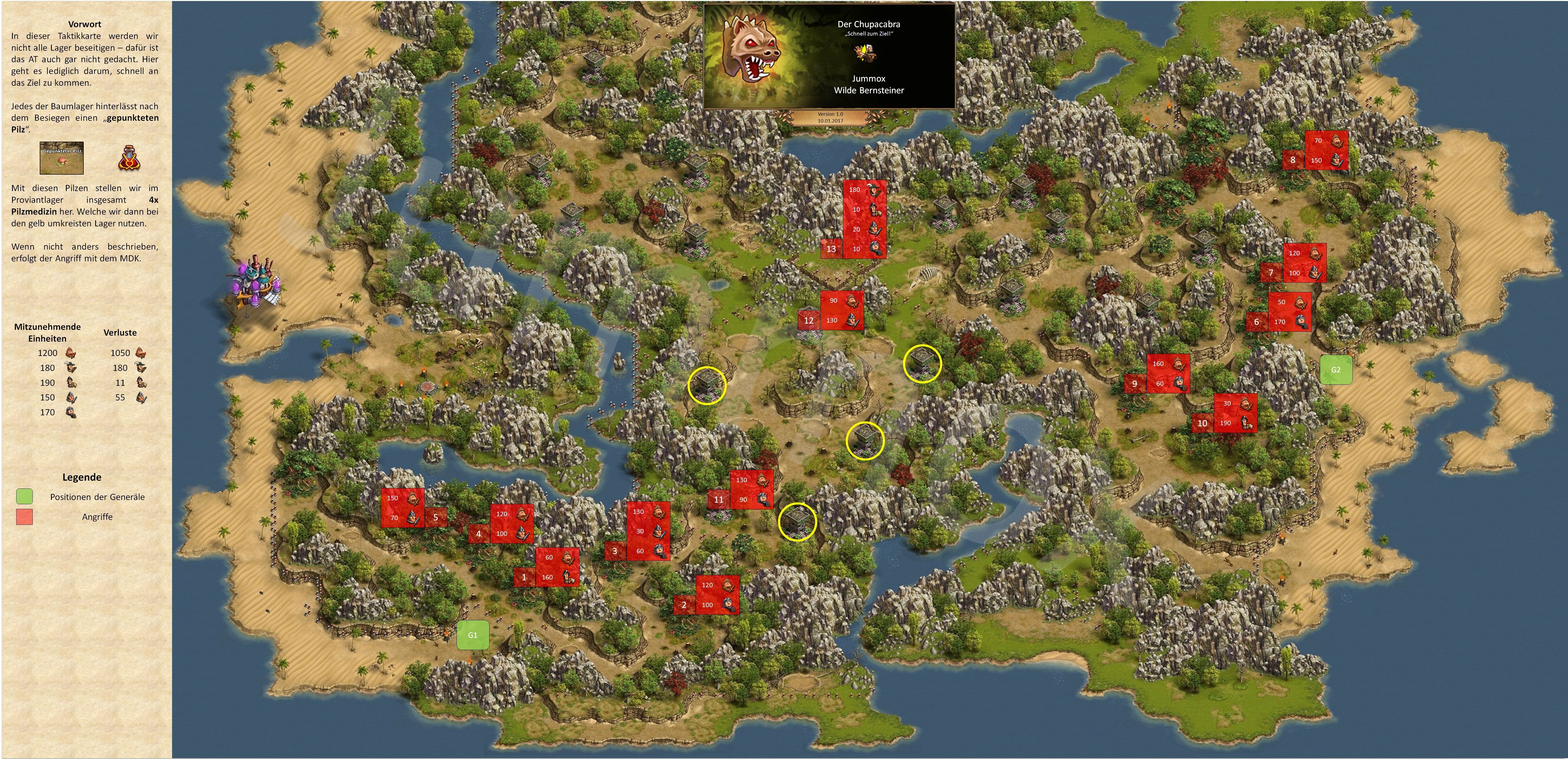
Task: Select the G1 general position marker
Action: (x=472, y=635)
